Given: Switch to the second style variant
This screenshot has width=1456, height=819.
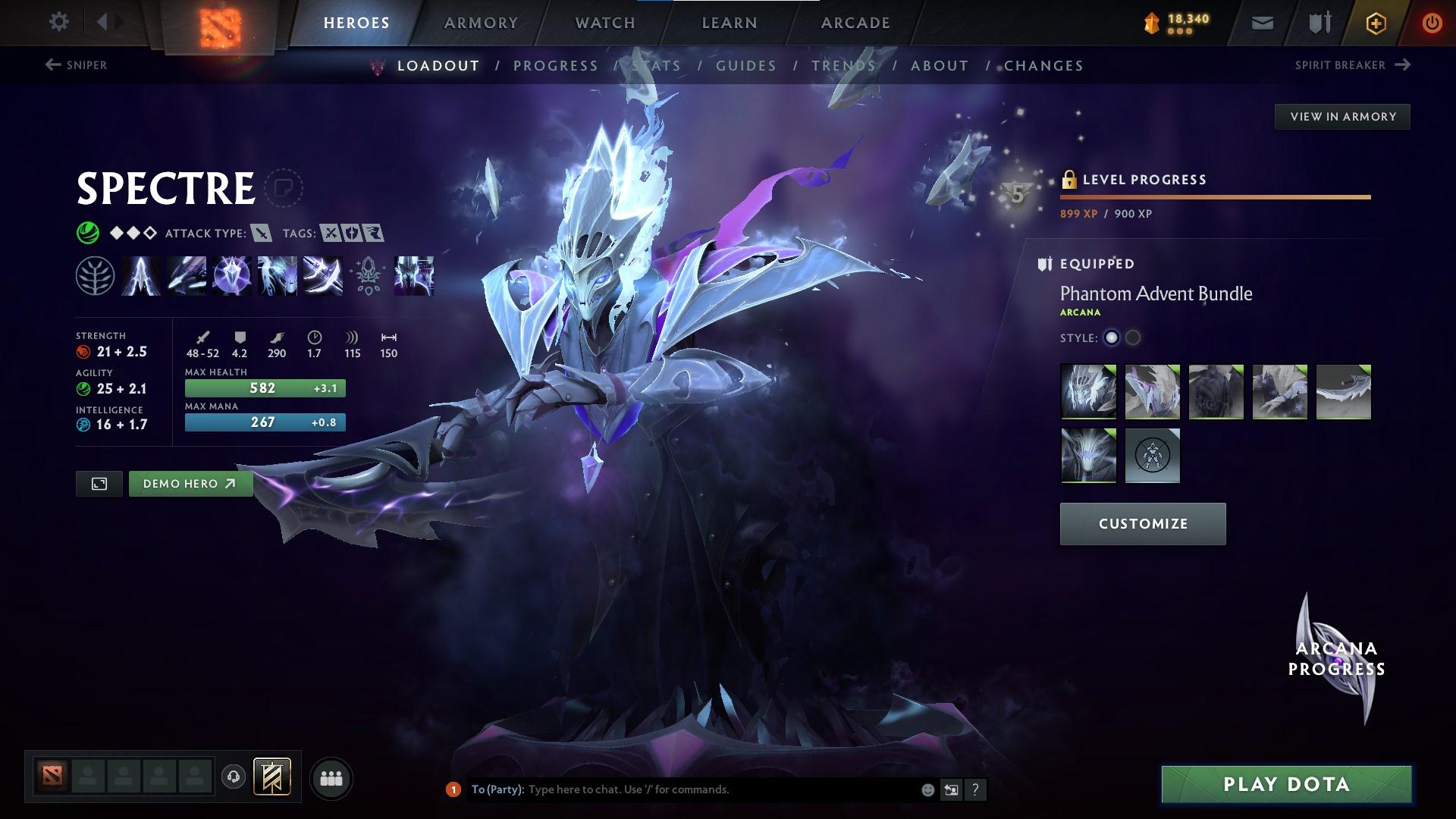Looking at the screenshot, I should [x=1134, y=339].
